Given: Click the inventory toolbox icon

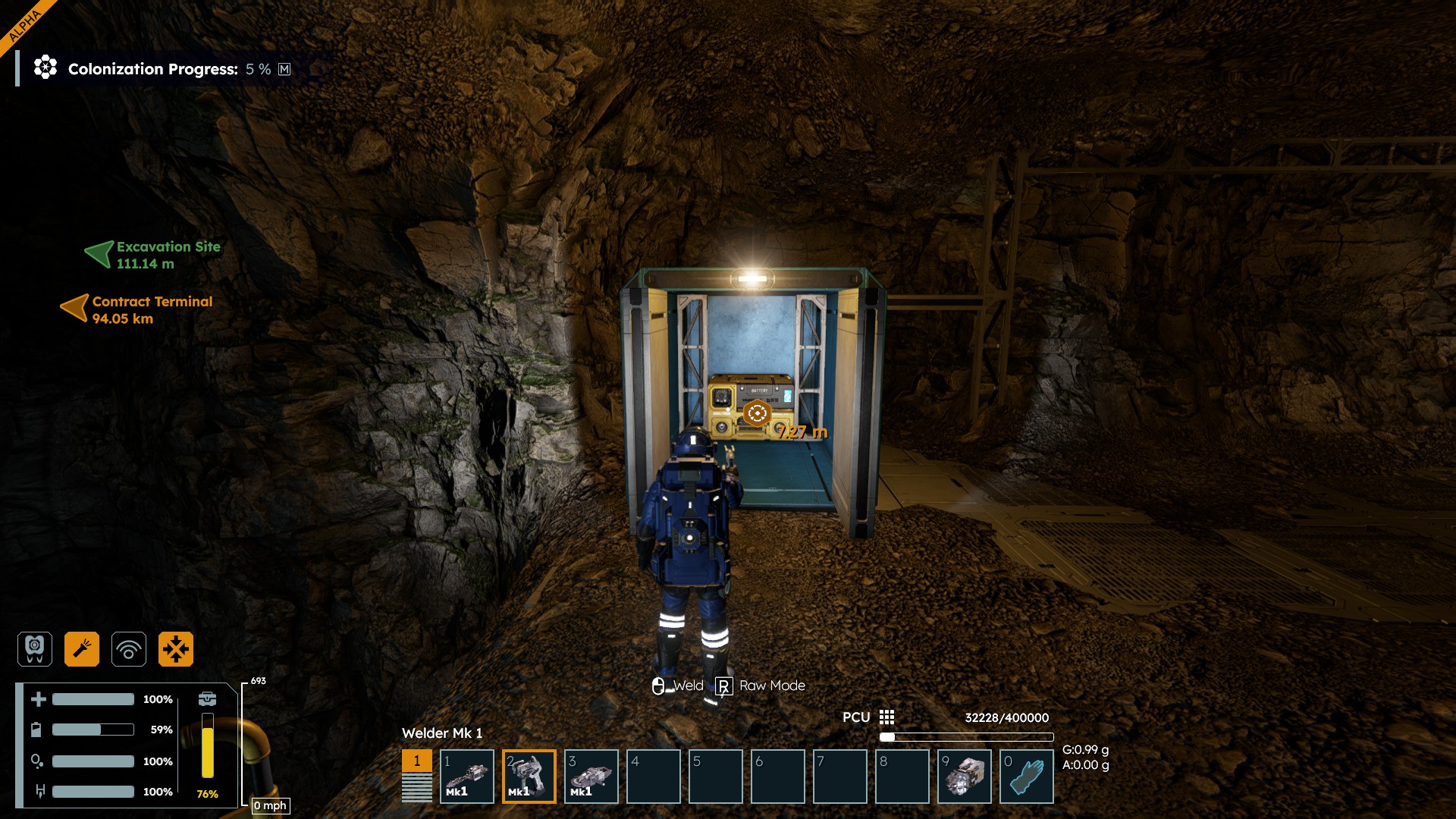Looking at the screenshot, I should click(207, 698).
